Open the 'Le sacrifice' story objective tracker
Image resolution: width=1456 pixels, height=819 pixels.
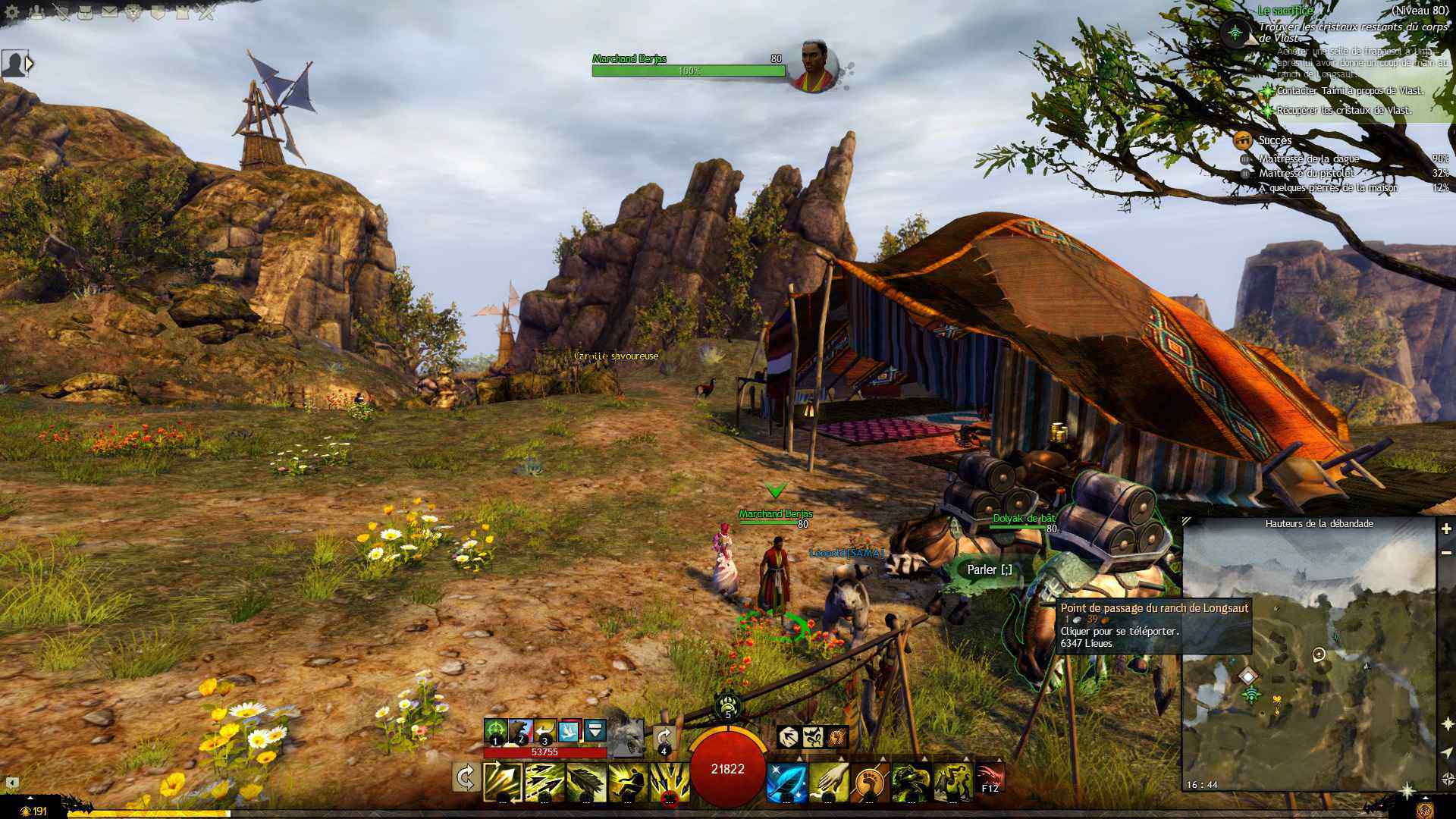coord(1285,11)
